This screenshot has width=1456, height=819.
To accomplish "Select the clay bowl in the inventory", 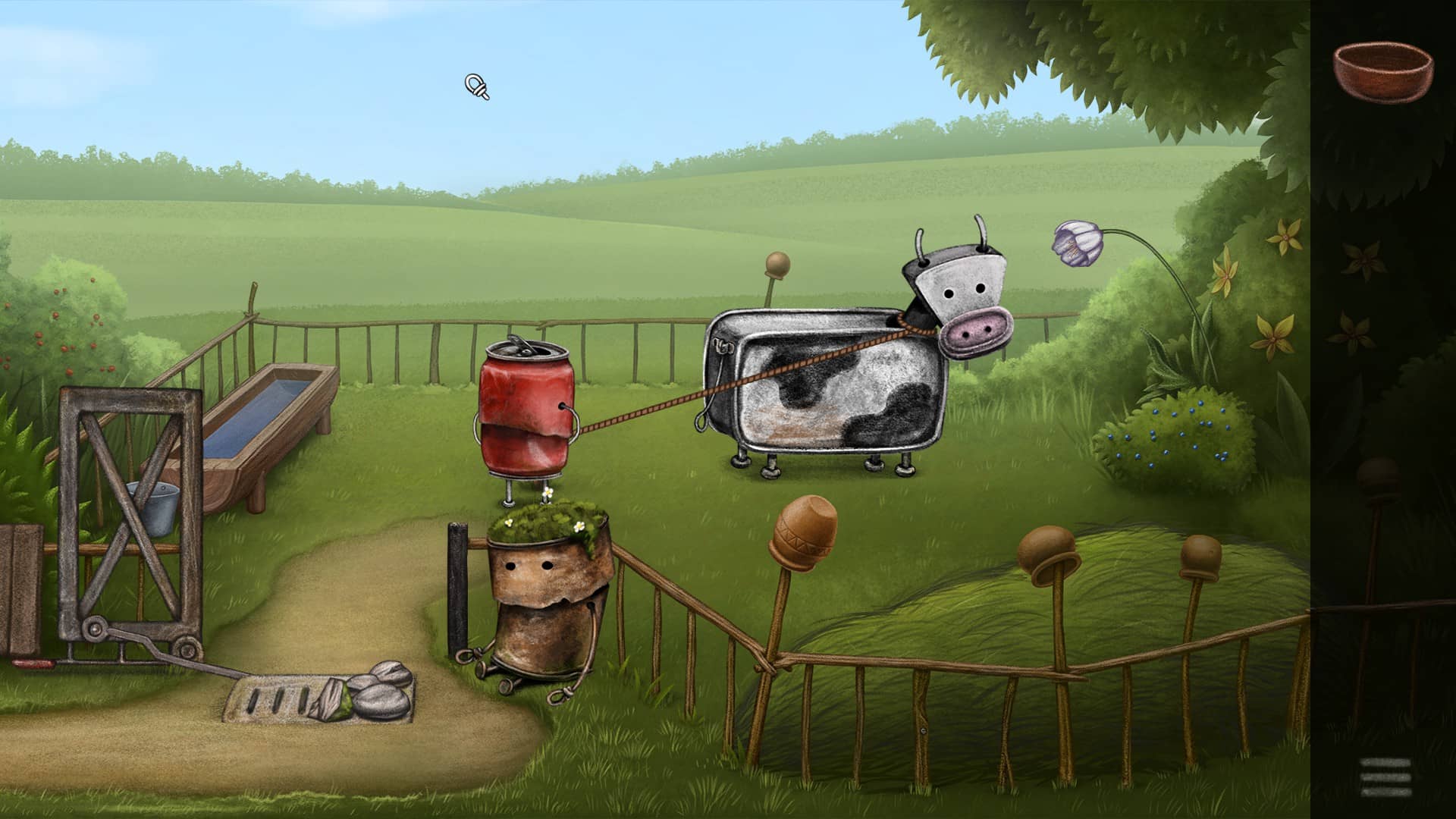I will tap(1383, 68).
